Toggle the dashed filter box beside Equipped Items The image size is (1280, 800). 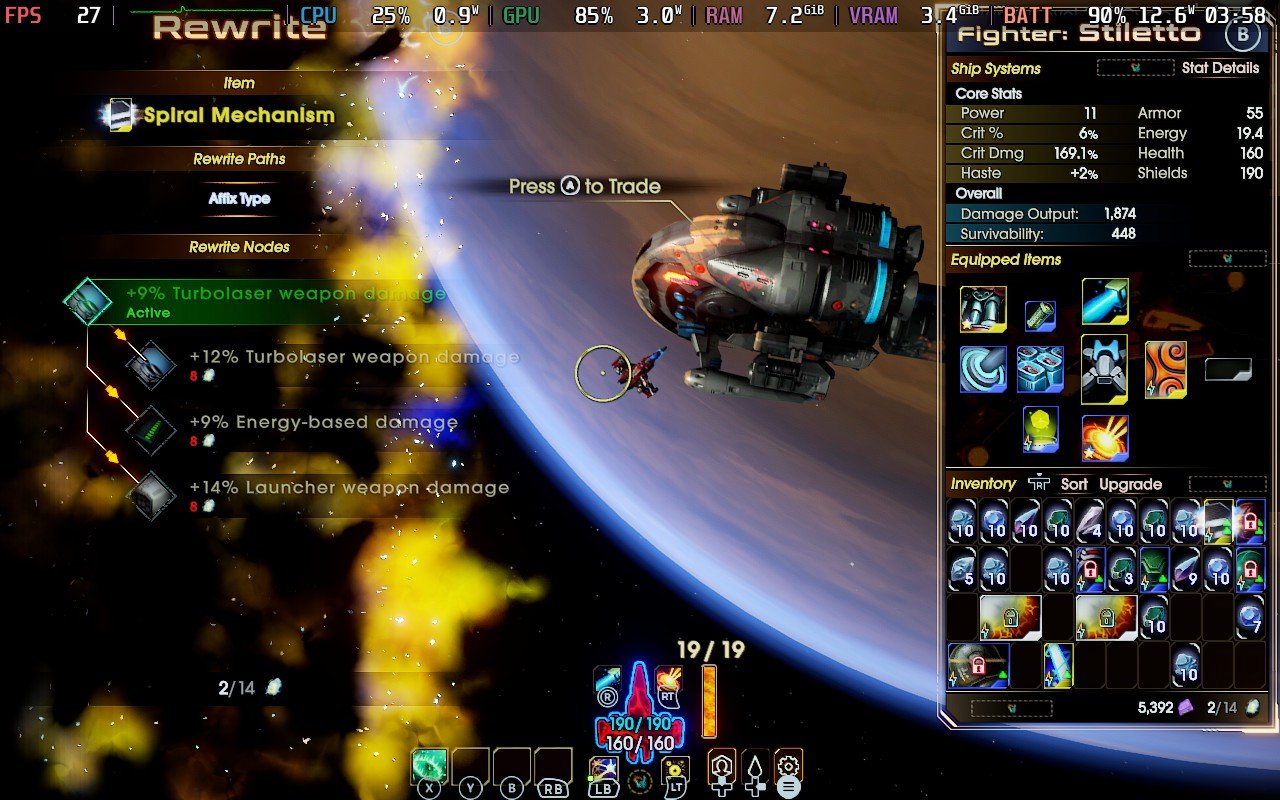tap(1229, 258)
